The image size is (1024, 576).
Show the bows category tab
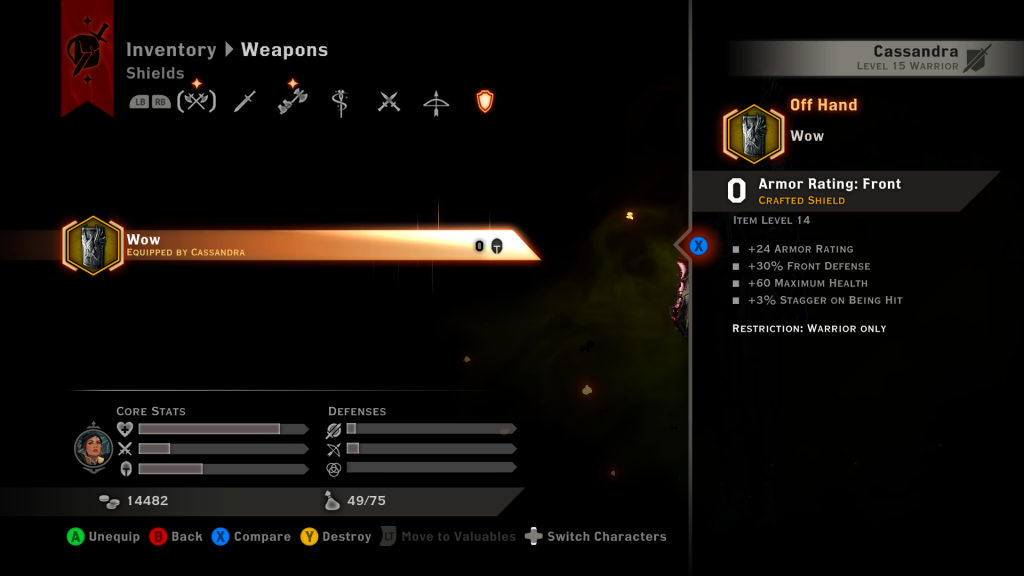tap(436, 102)
